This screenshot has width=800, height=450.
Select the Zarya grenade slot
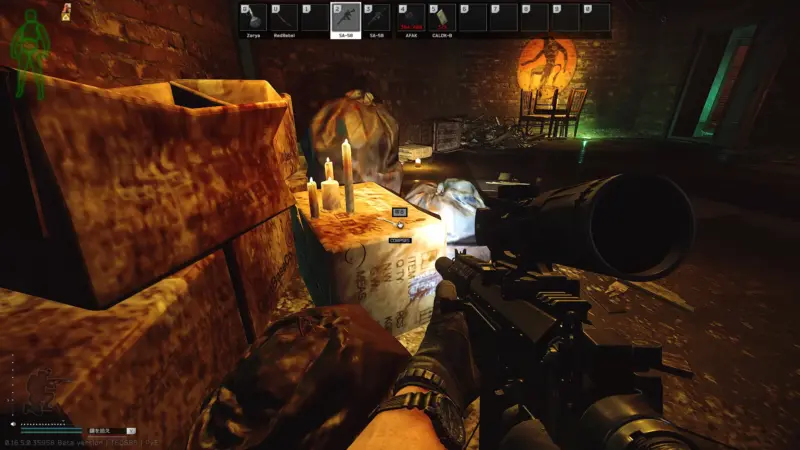point(254,19)
